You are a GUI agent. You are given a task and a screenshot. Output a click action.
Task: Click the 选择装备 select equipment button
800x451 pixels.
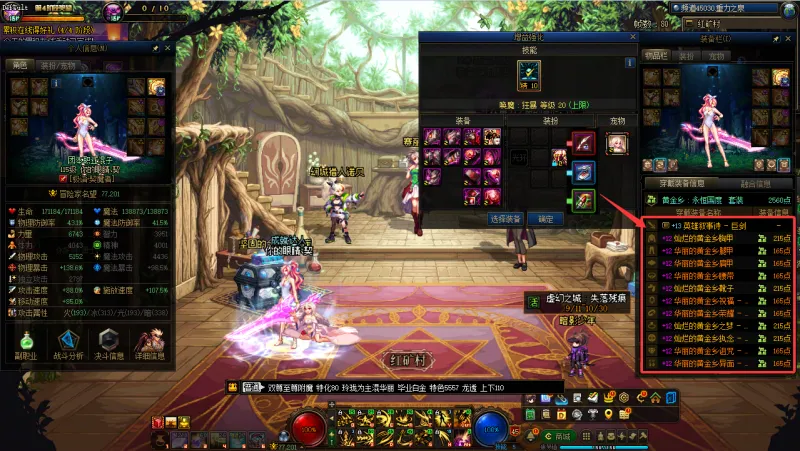coord(506,218)
